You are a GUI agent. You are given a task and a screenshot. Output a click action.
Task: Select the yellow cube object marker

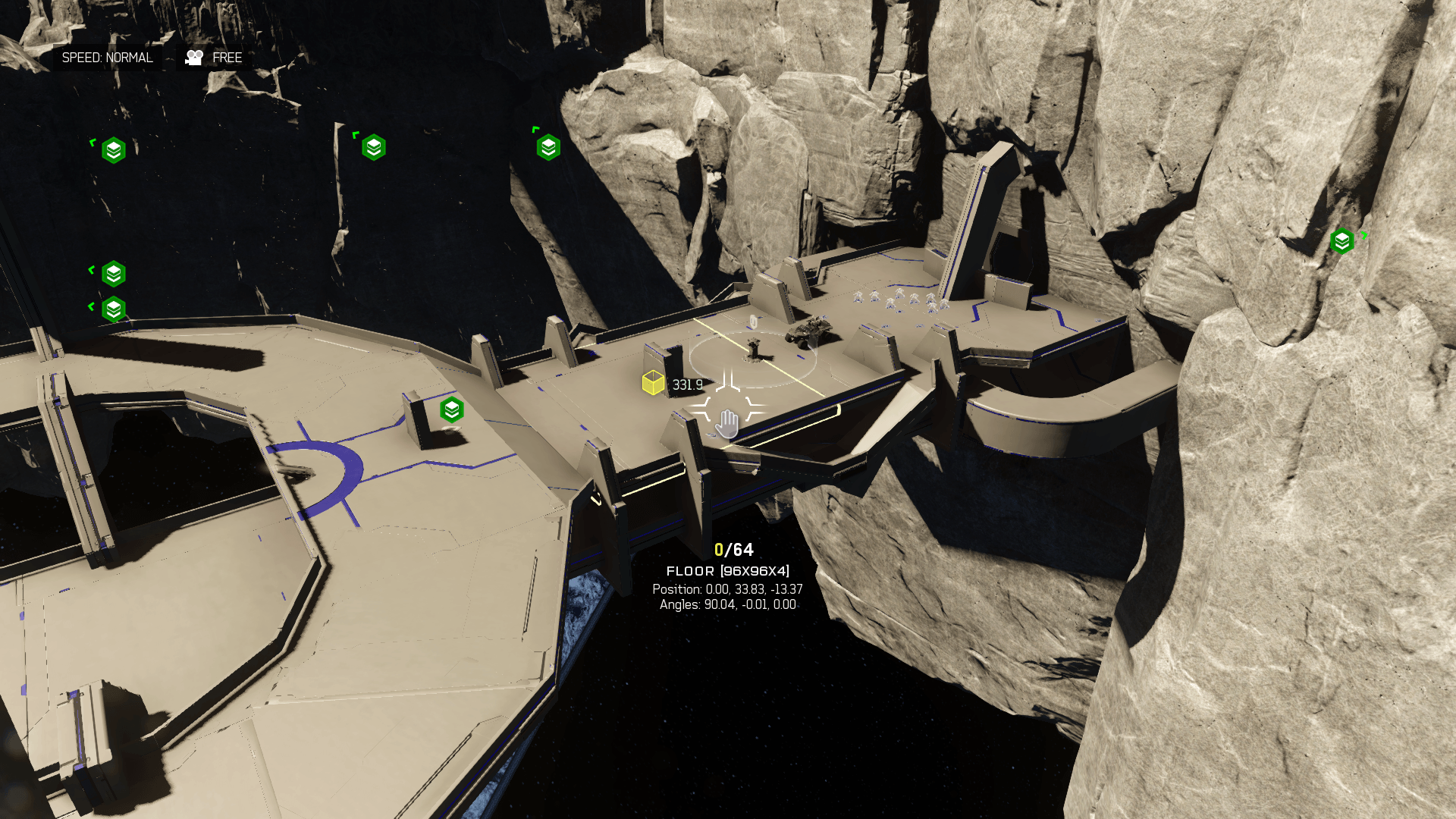pyautogui.click(x=653, y=383)
